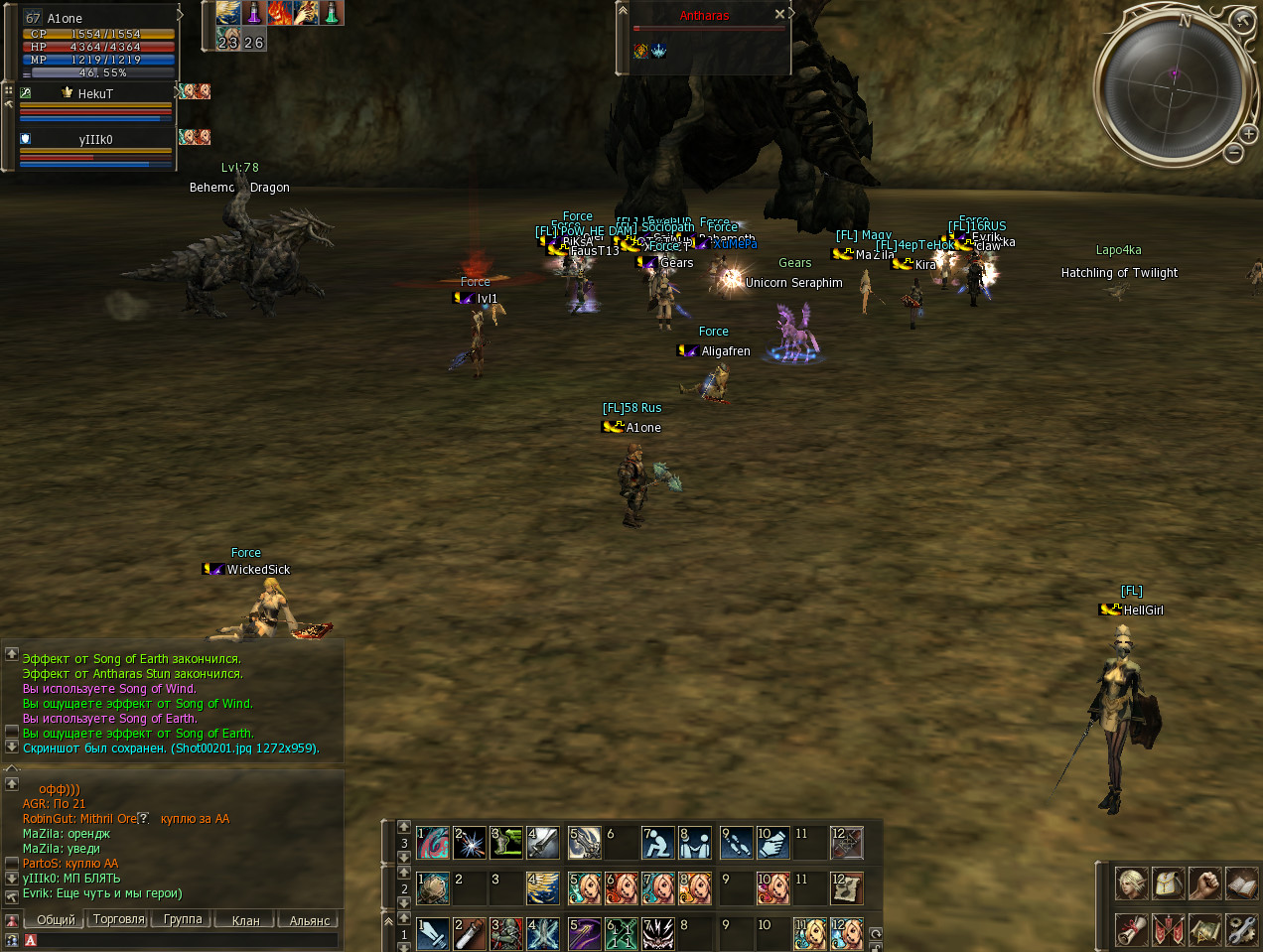
Task: Zoom in the radar minimap
Action: click(1248, 133)
